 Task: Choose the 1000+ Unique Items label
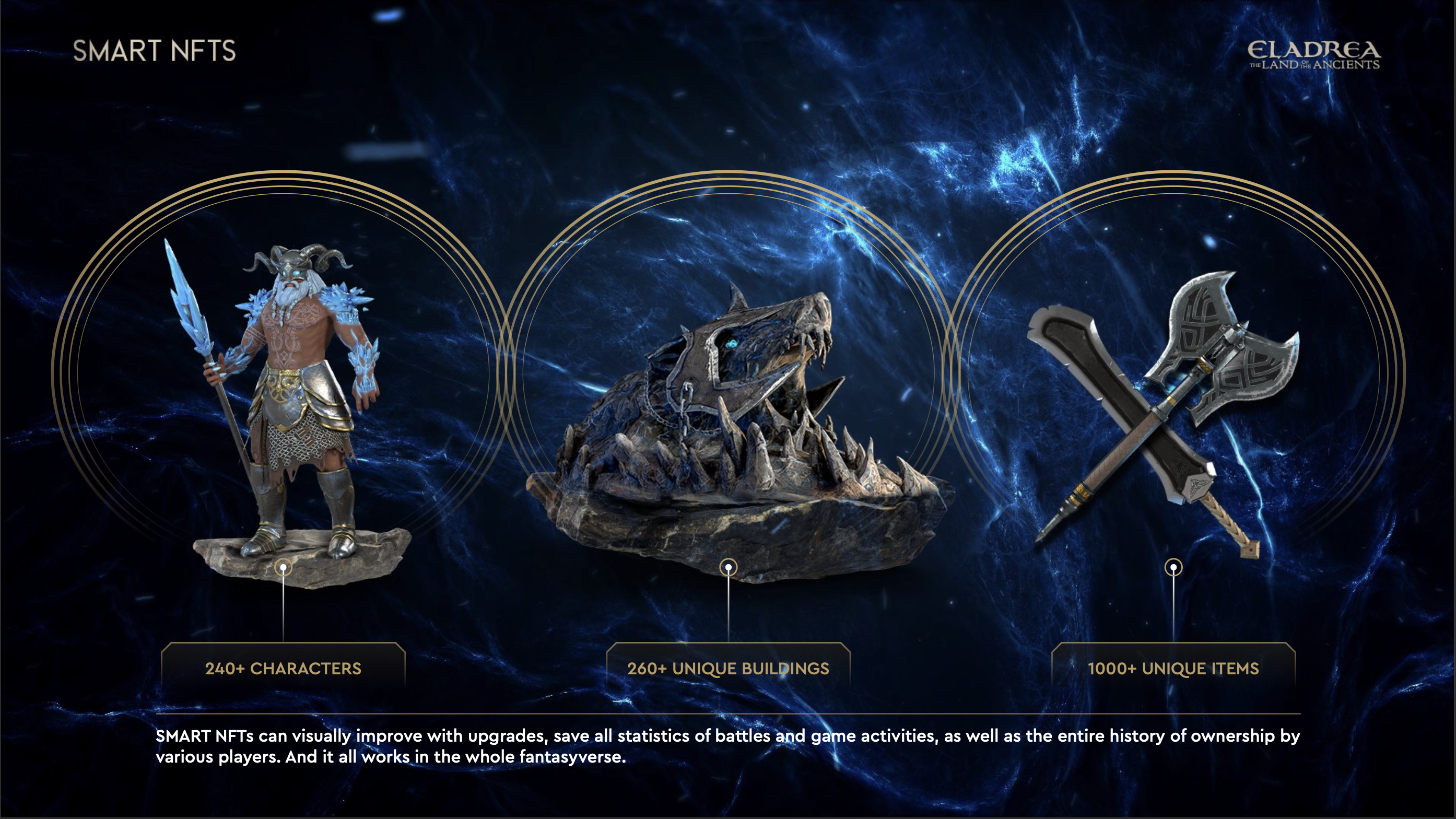[1173, 668]
